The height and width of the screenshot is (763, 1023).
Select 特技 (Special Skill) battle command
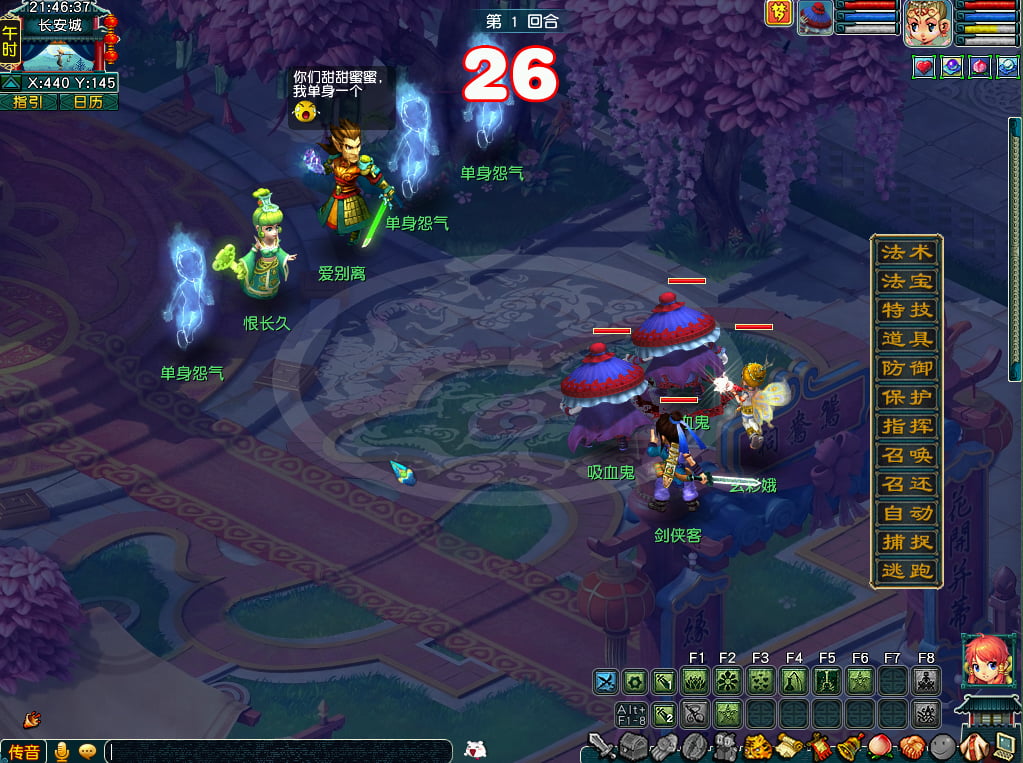pos(906,310)
